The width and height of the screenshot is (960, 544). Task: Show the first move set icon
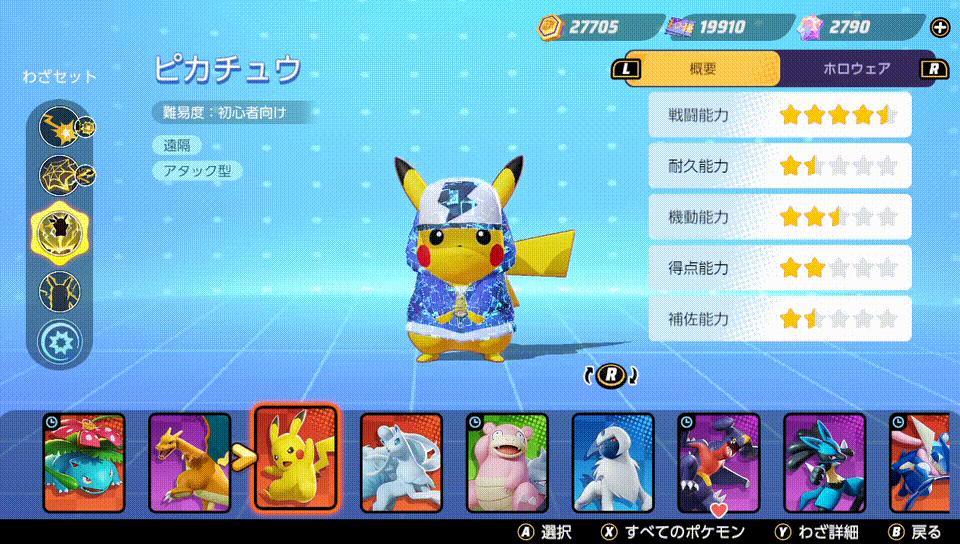[59, 126]
